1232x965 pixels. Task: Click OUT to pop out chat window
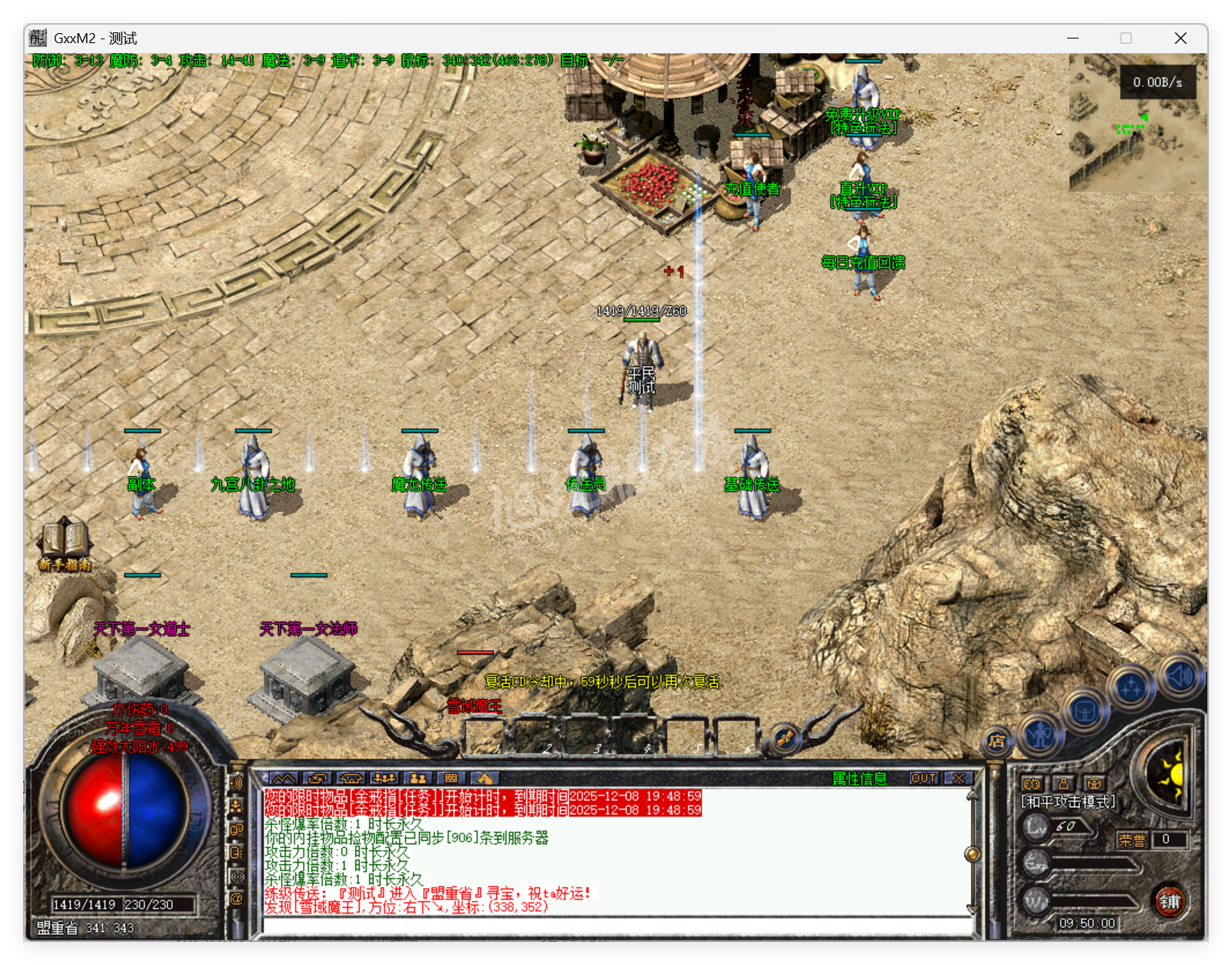925,779
